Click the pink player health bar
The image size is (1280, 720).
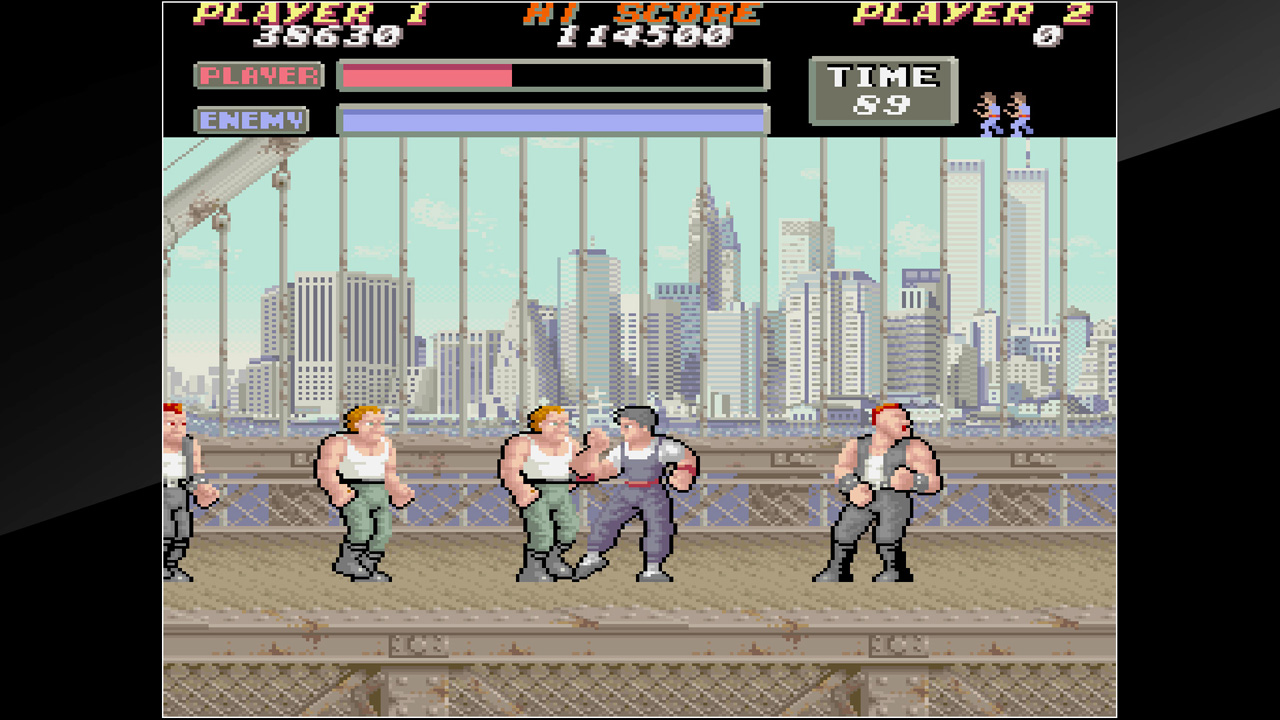click(x=425, y=75)
